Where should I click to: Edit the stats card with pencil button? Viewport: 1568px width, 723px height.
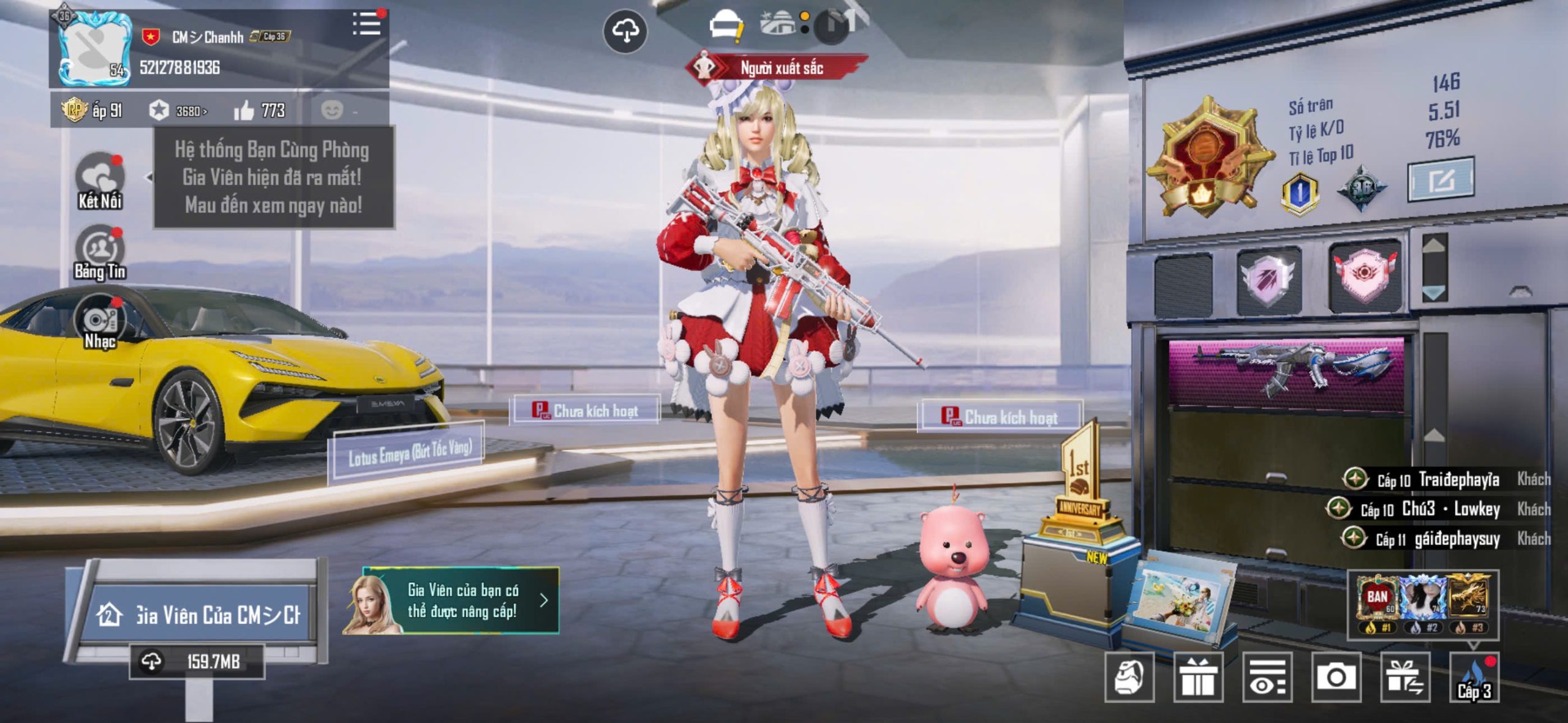pyautogui.click(x=1441, y=180)
